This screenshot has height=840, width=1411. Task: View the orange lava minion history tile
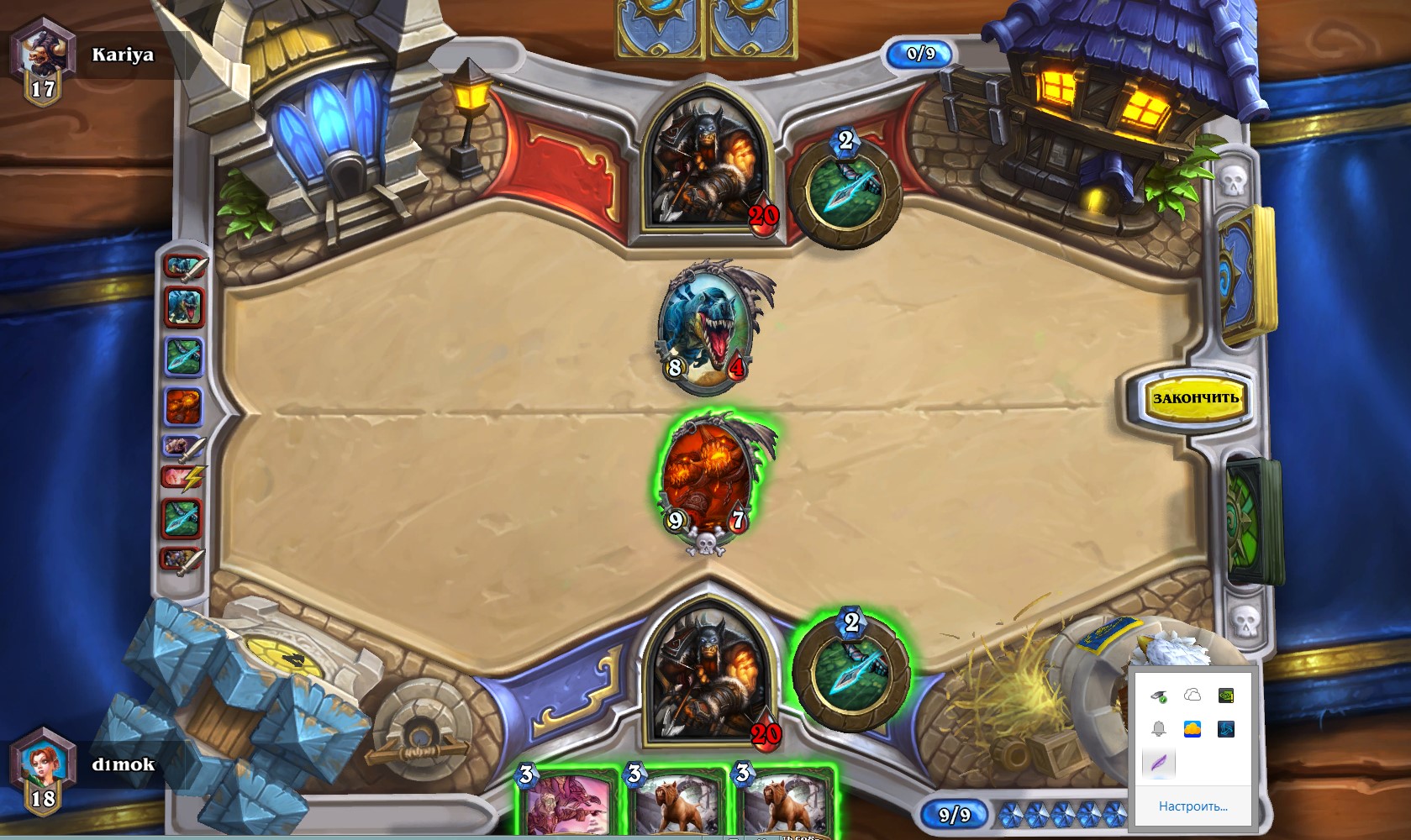click(x=182, y=407)
